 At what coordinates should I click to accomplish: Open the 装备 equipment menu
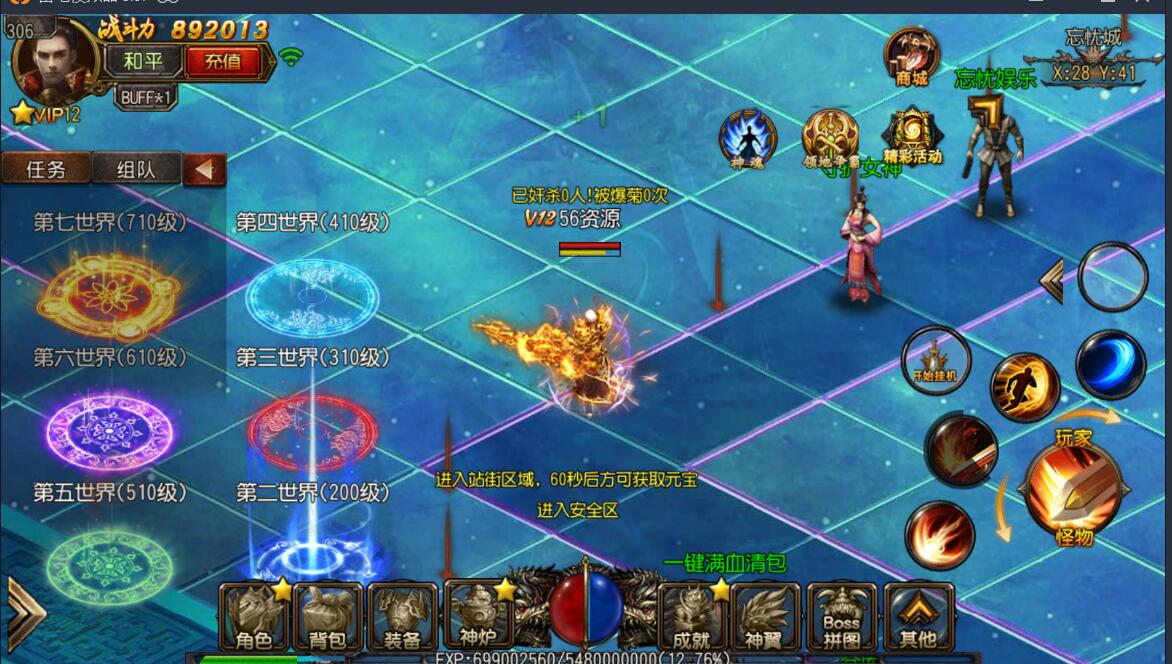coord(402,617)
